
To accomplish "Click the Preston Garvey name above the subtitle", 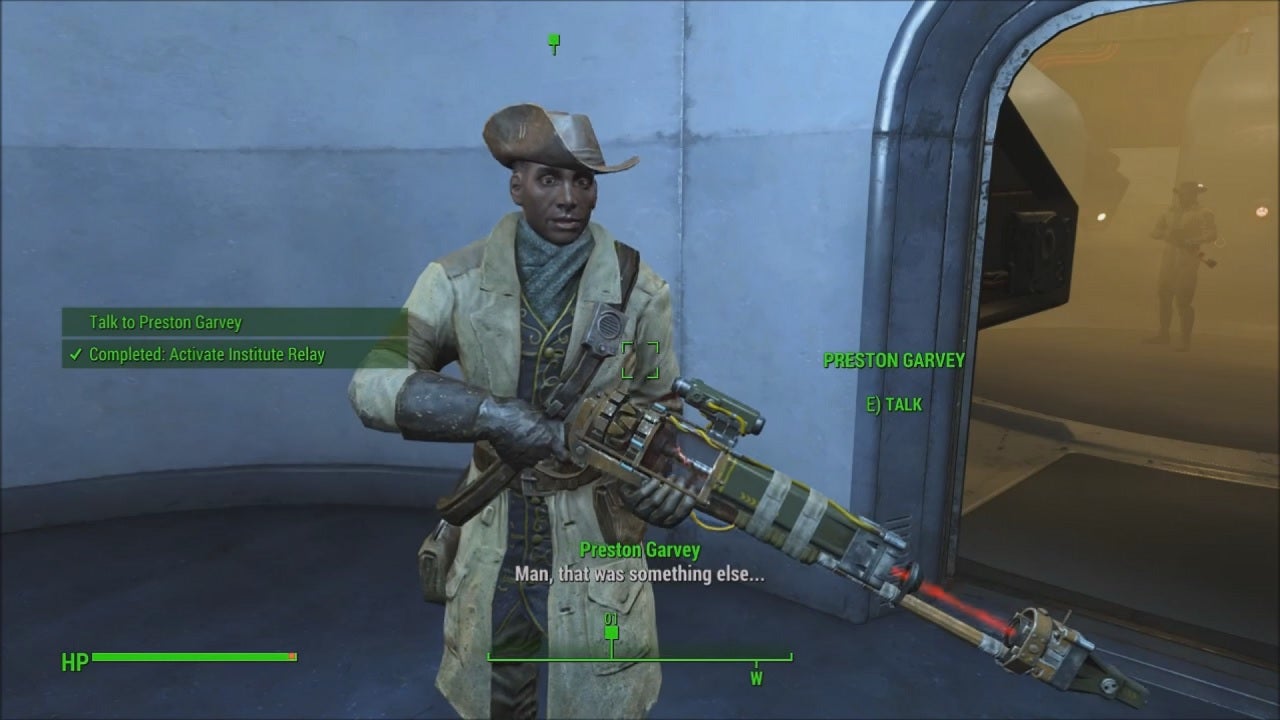I will (640, 549).
